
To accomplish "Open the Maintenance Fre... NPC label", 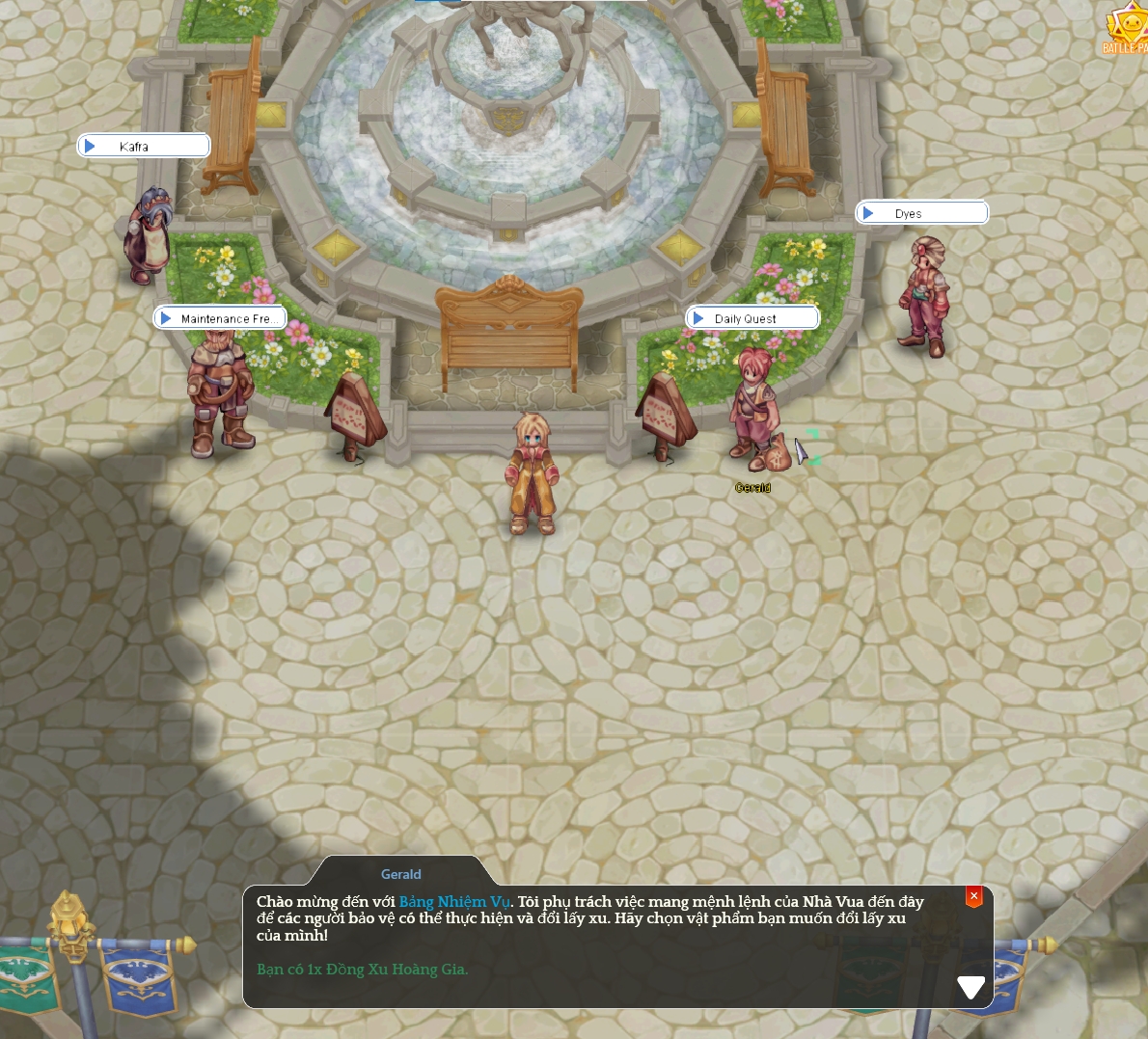I will point(220,318).
